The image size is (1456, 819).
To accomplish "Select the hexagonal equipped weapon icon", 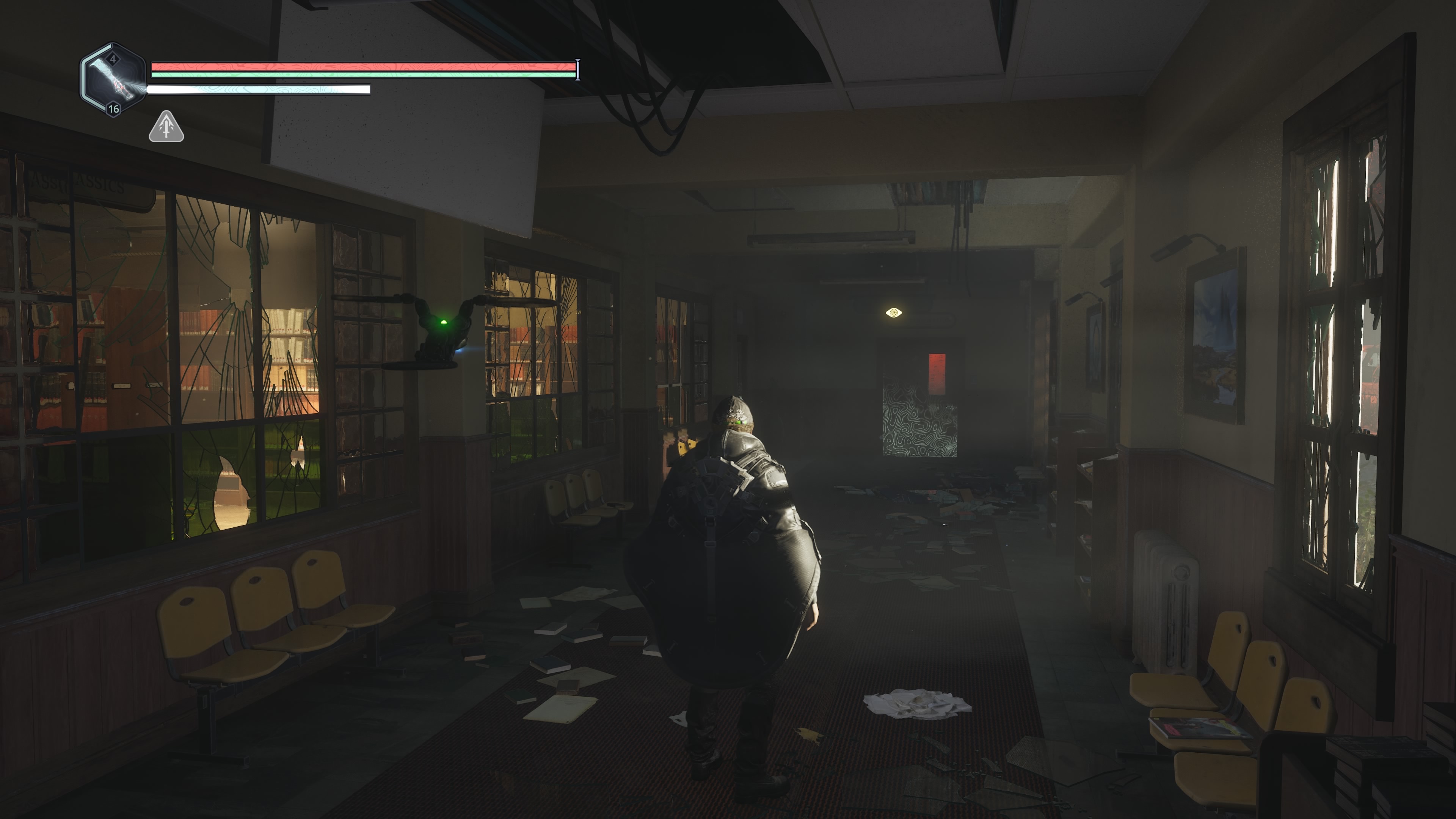I will coord(113,80).
